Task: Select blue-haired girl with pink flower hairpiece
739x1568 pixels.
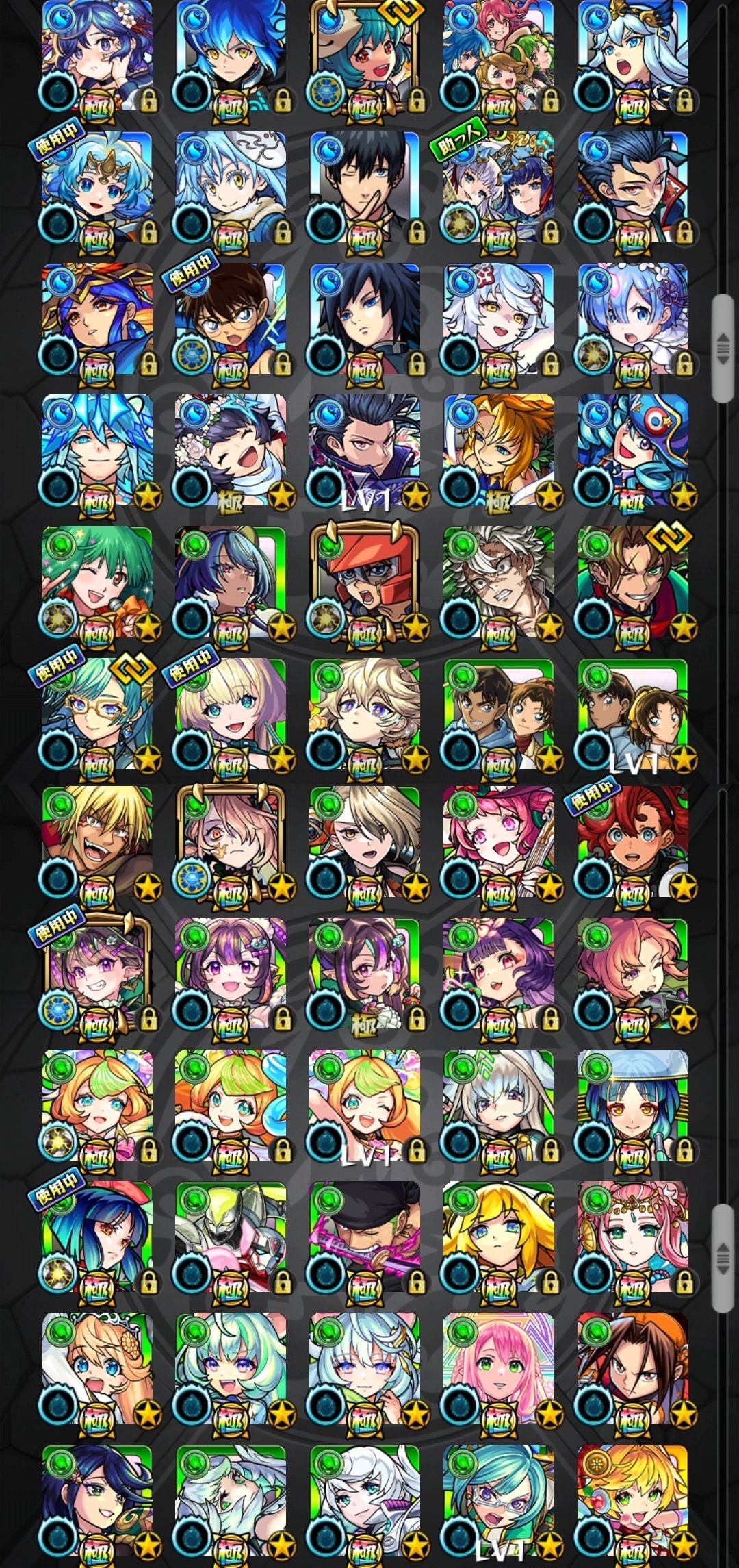Action: pyautogui.click(x=632, y=320)
